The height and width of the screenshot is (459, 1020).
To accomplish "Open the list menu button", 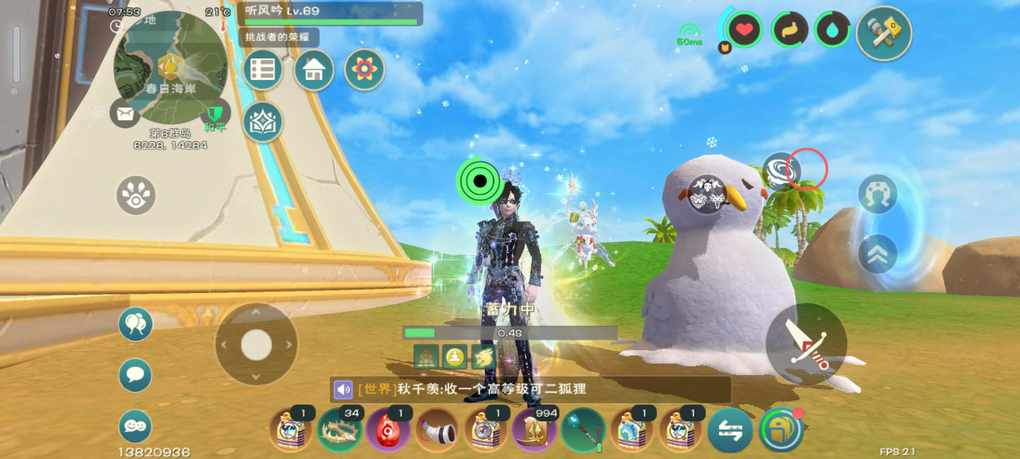I will (x=263, y=70).
